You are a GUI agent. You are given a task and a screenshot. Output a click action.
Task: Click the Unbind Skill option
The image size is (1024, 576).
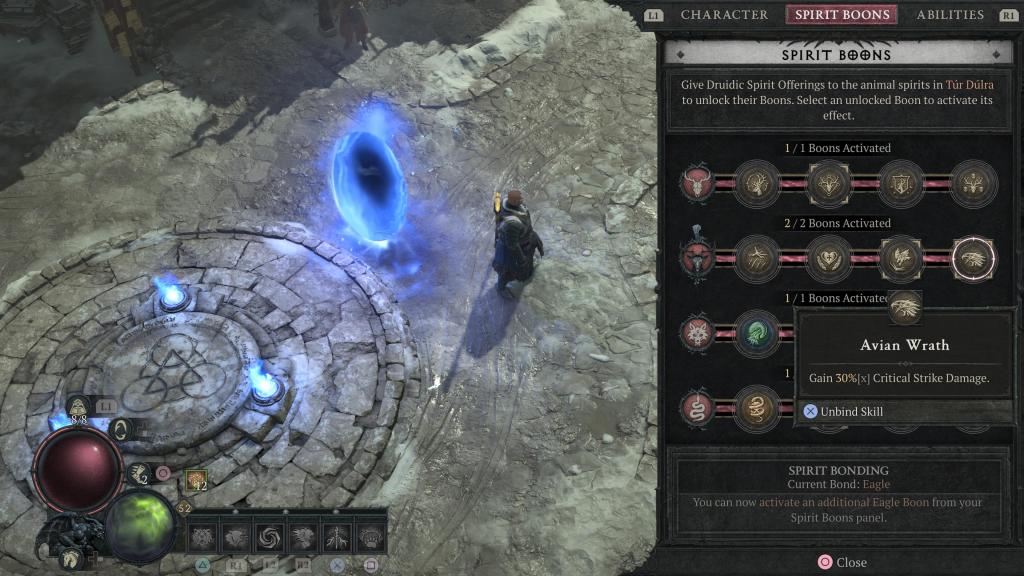[x=850, y=411]
